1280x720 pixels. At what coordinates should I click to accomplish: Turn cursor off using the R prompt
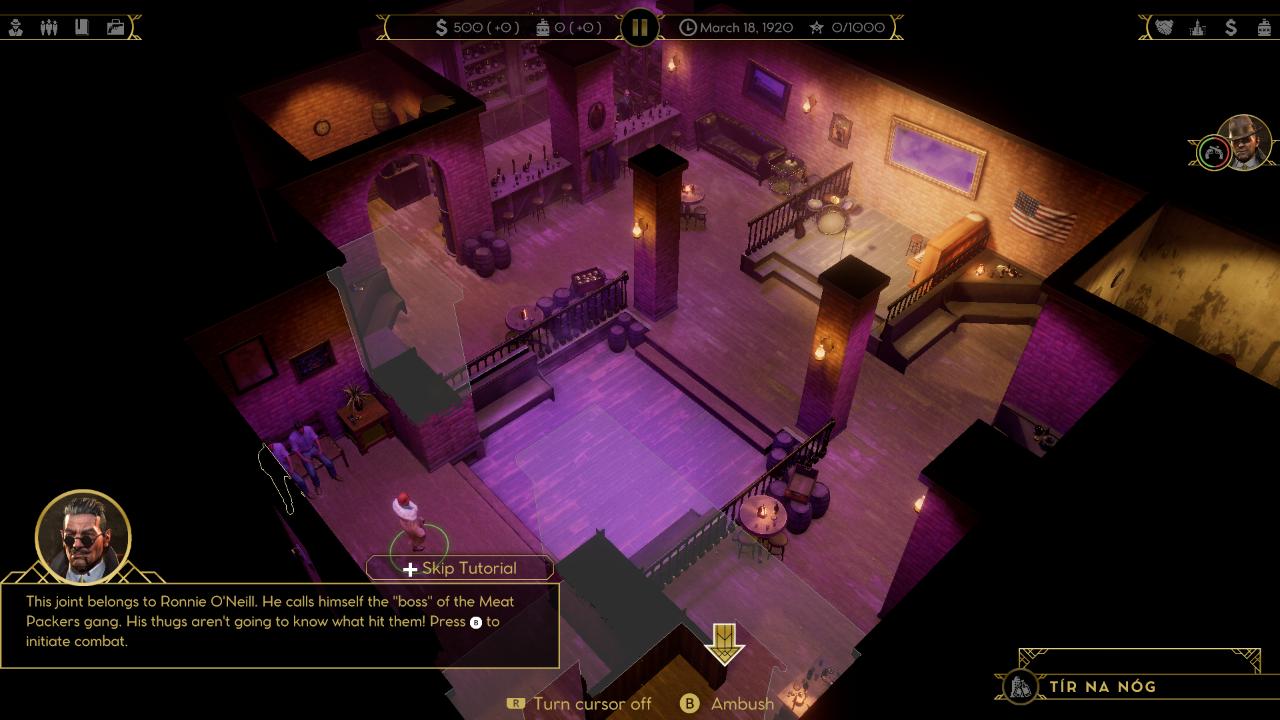(x=516, y=704)
